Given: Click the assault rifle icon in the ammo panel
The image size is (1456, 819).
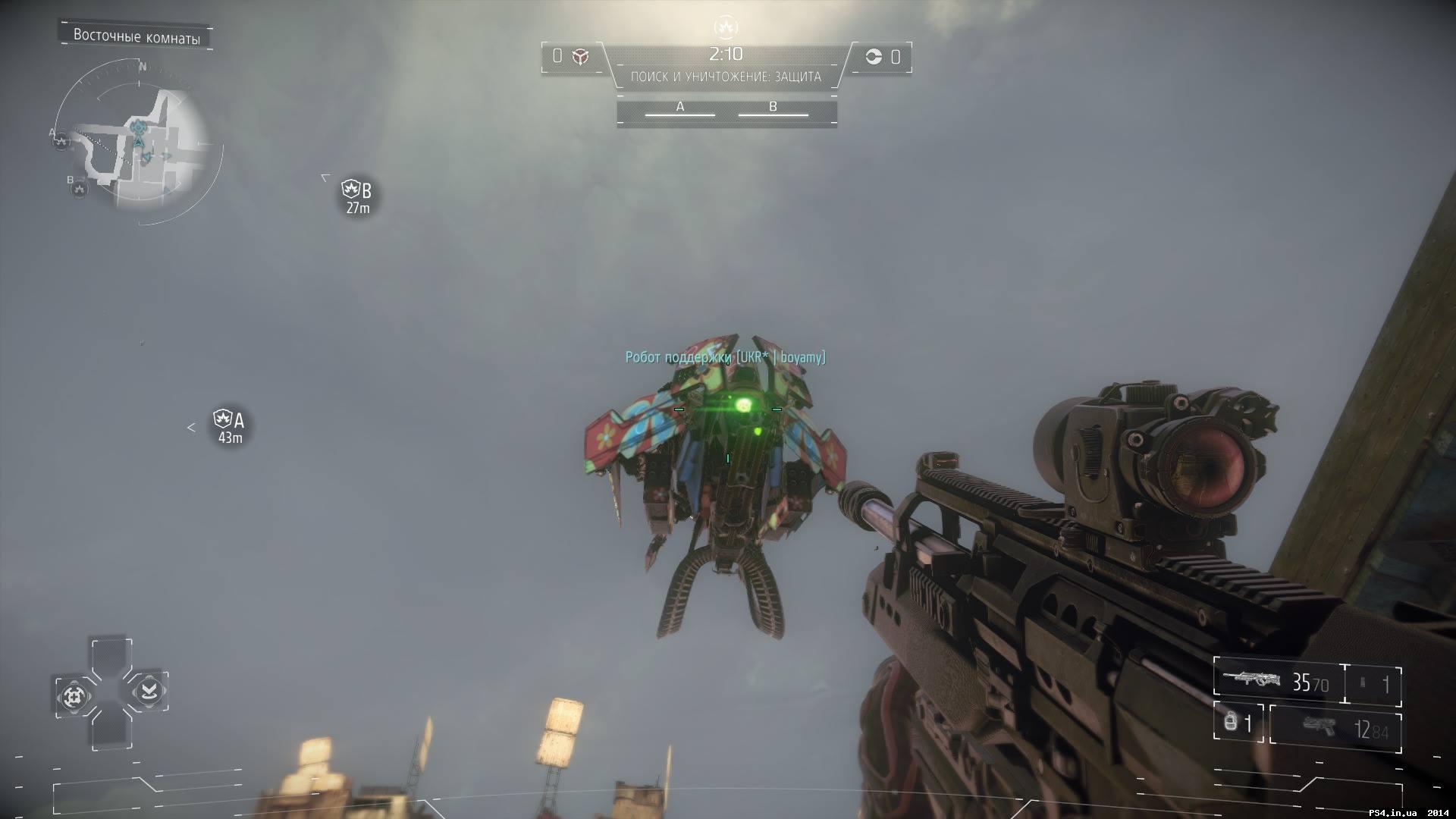Looking at the screenshot, I should click(x=1251, y=679).
